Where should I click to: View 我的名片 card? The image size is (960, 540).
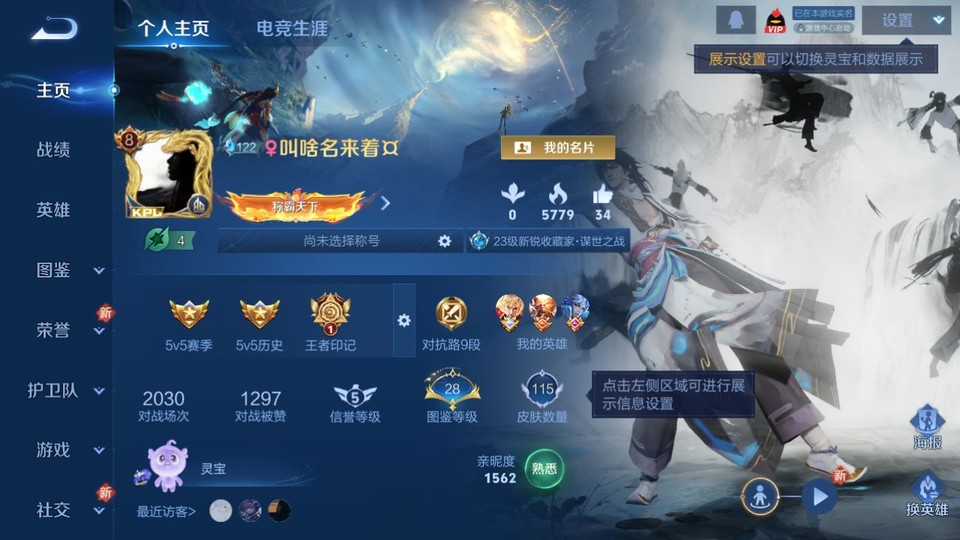(x=557, y=148)
